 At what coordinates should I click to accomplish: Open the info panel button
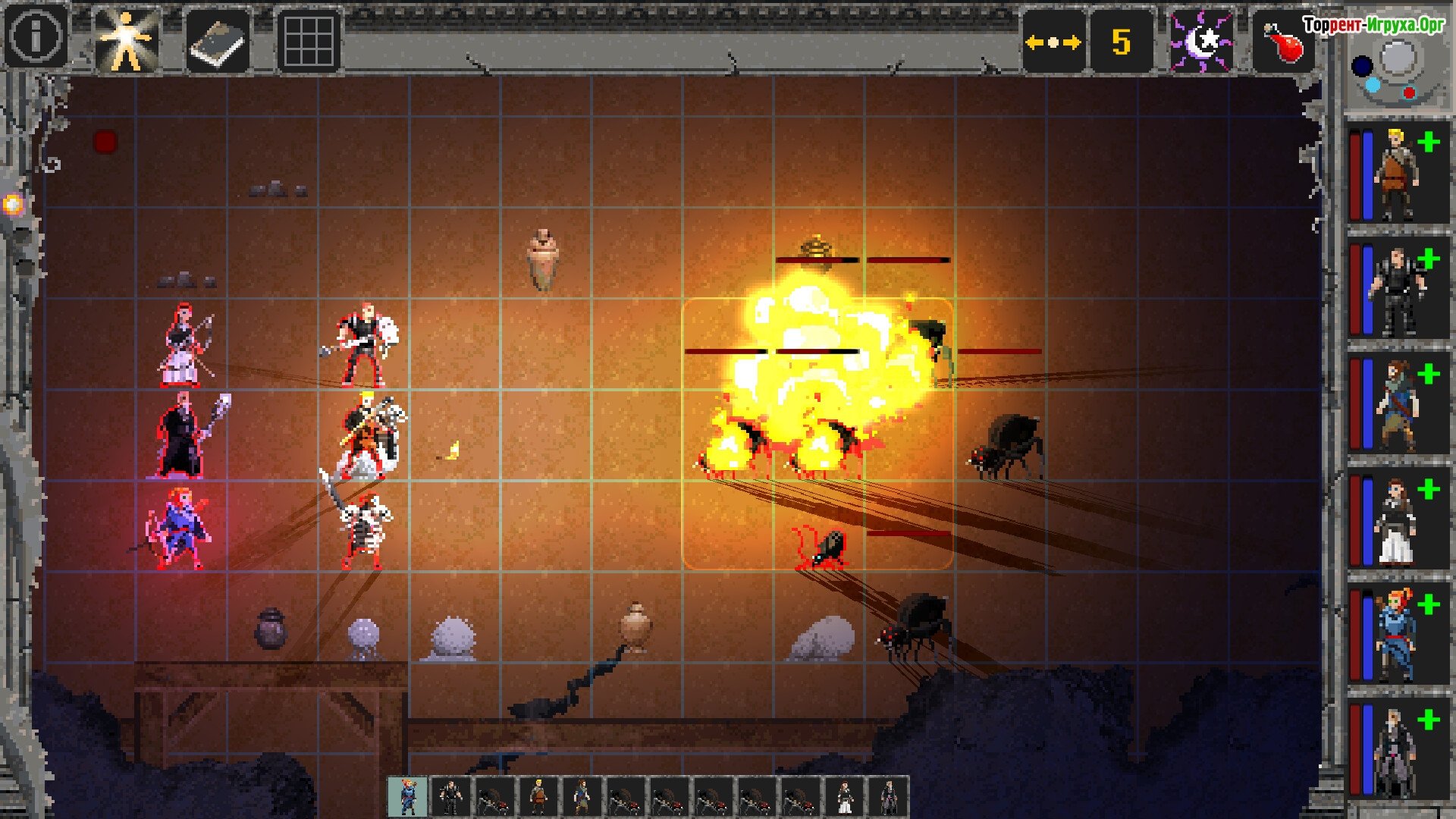36,36
